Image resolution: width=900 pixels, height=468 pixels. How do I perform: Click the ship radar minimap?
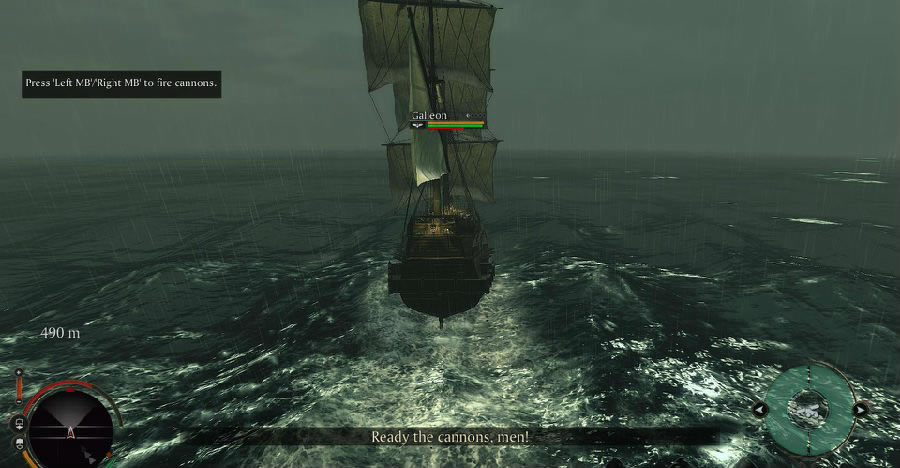coord(70,430)
